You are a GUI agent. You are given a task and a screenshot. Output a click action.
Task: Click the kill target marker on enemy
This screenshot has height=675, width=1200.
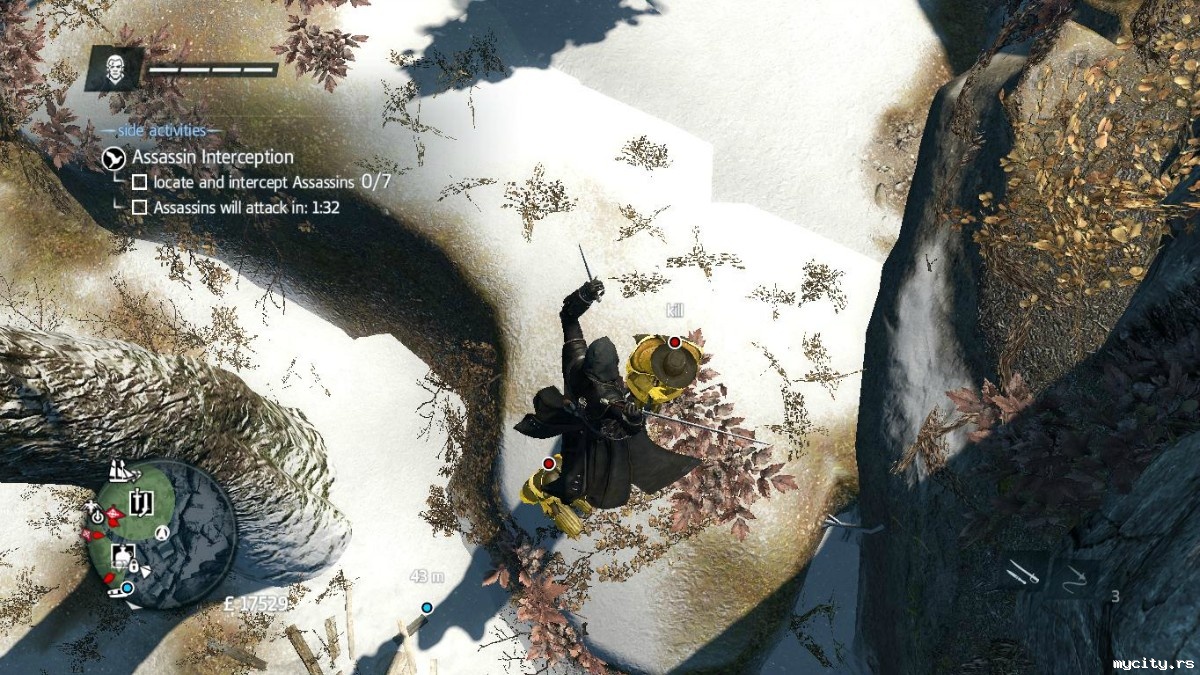[x=675, y=342]
